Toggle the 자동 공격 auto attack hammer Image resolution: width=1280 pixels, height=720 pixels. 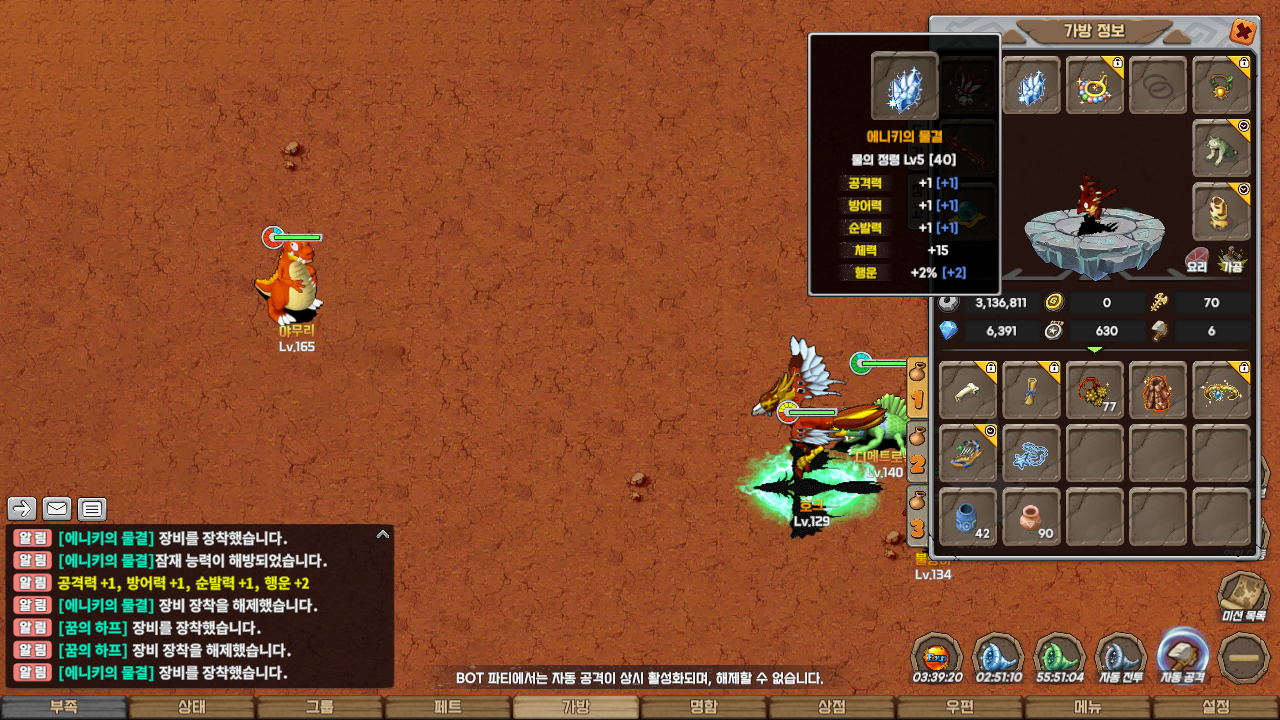click(x=1183, y=654)
